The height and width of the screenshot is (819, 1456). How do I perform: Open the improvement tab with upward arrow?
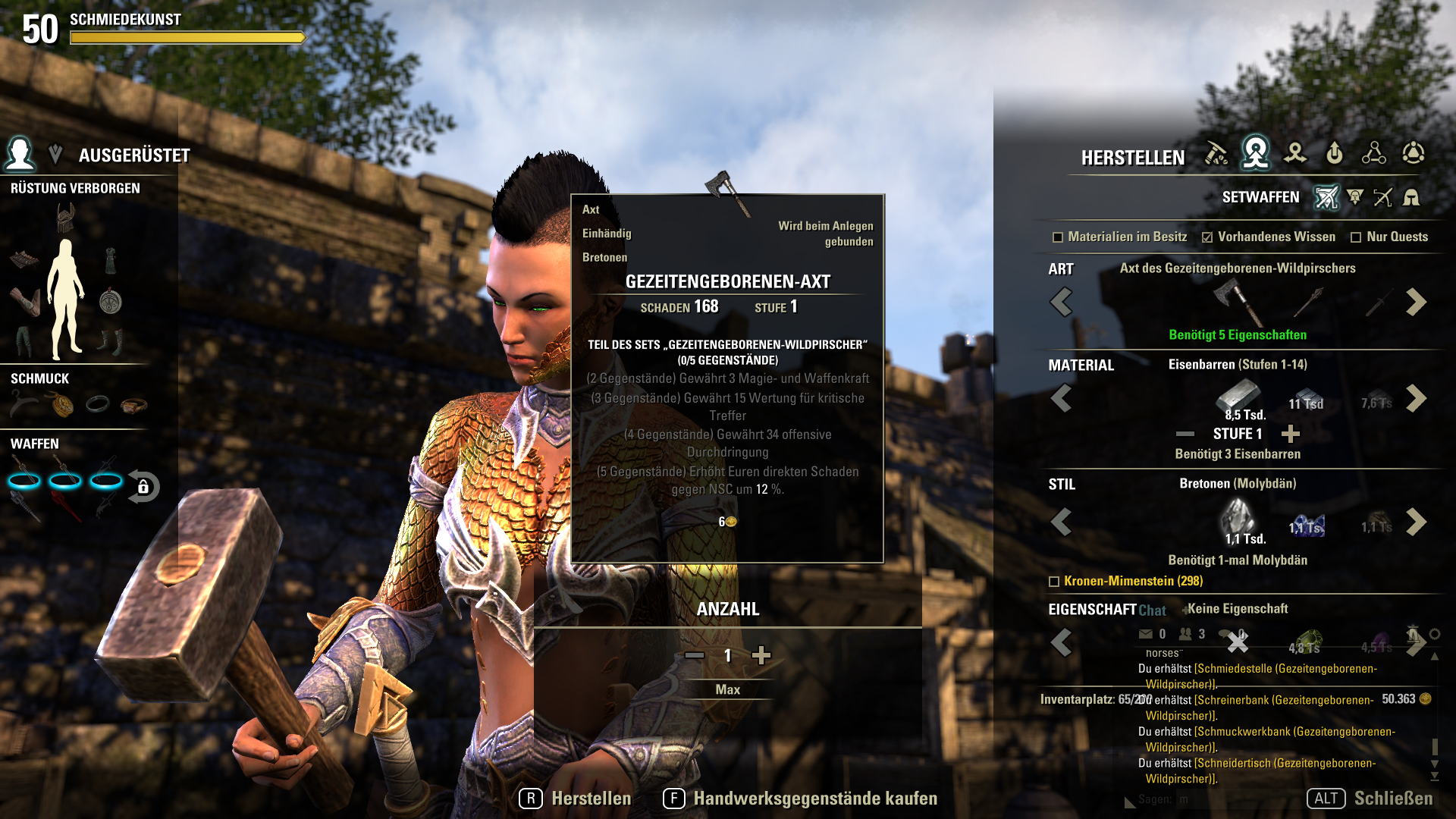coord(1334,153)
